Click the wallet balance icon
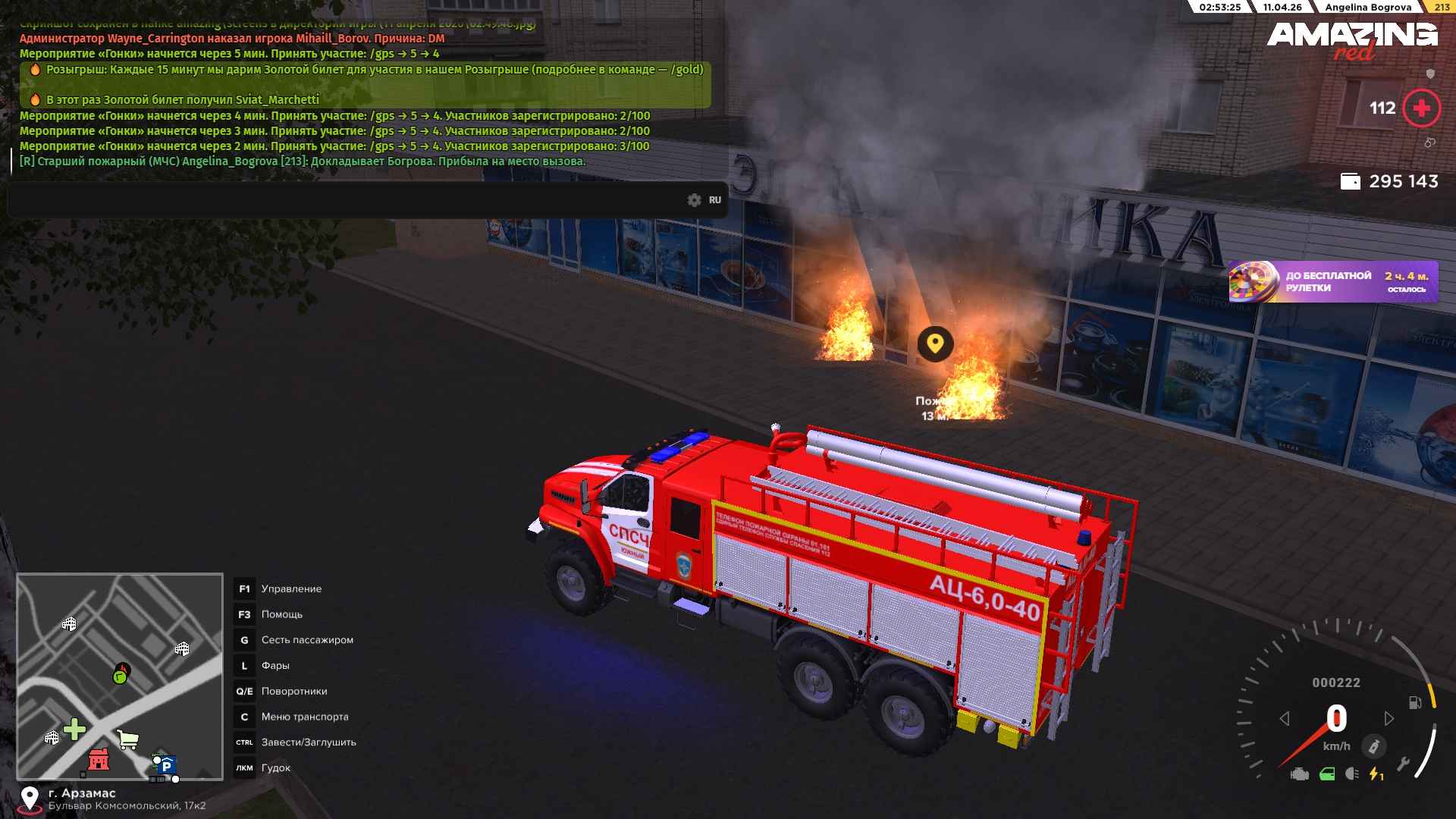This screenshot has width=1456, height=819. 1350,181
